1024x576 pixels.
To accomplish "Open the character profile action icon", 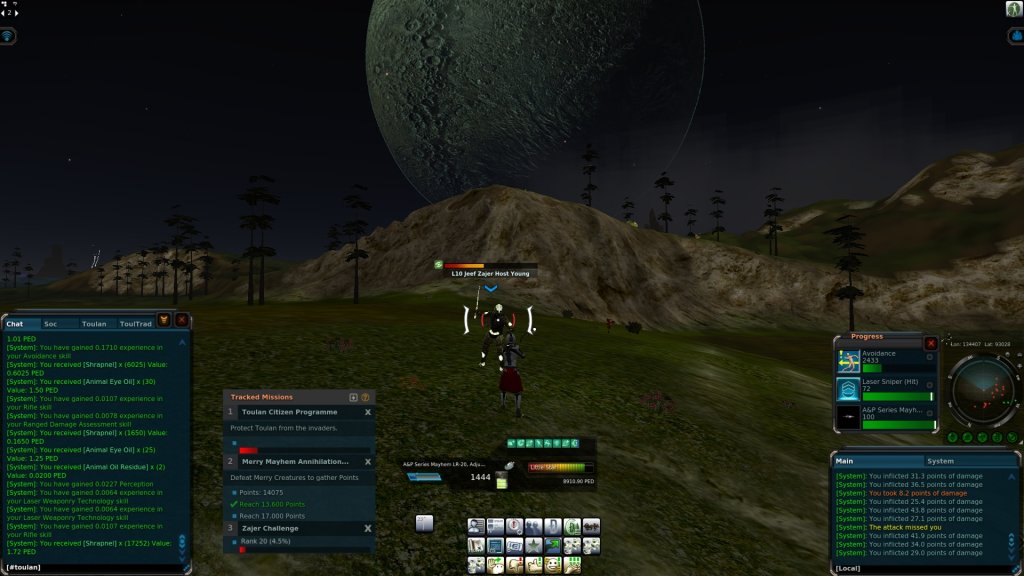I will tap(477, 526).
